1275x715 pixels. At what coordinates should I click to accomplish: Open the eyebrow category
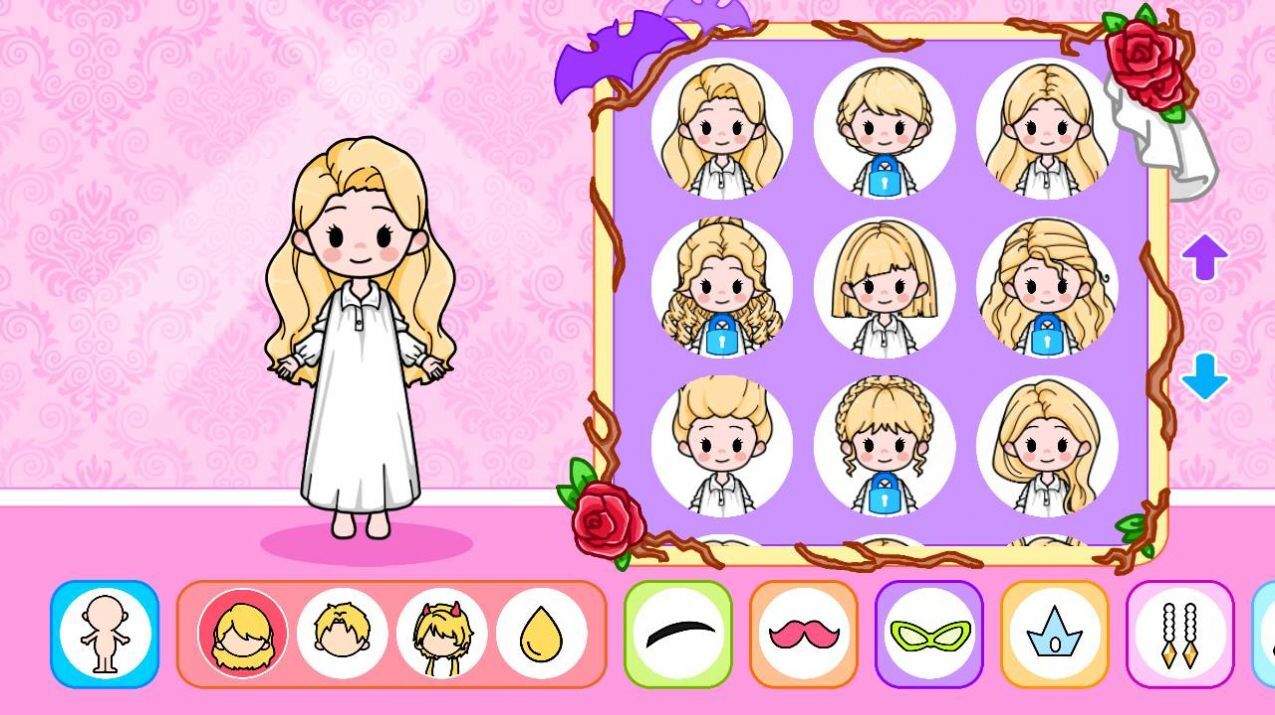tap(679, 634)
